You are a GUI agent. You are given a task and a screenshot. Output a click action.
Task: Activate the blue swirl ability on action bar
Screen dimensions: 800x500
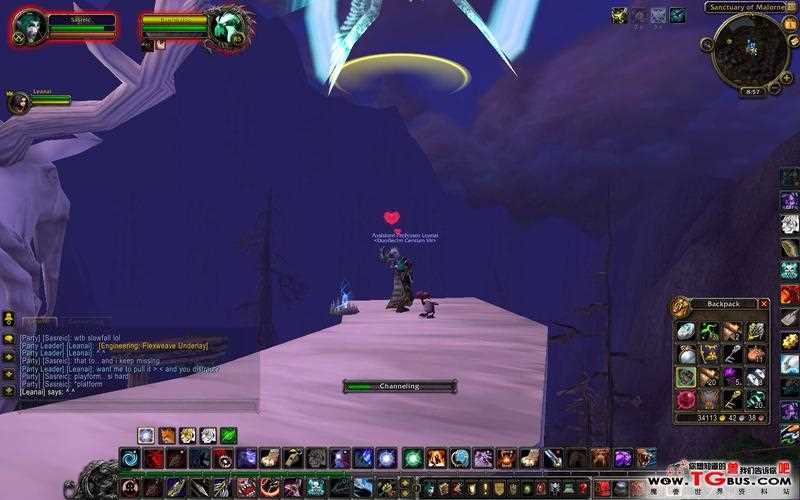pos(130,458)
